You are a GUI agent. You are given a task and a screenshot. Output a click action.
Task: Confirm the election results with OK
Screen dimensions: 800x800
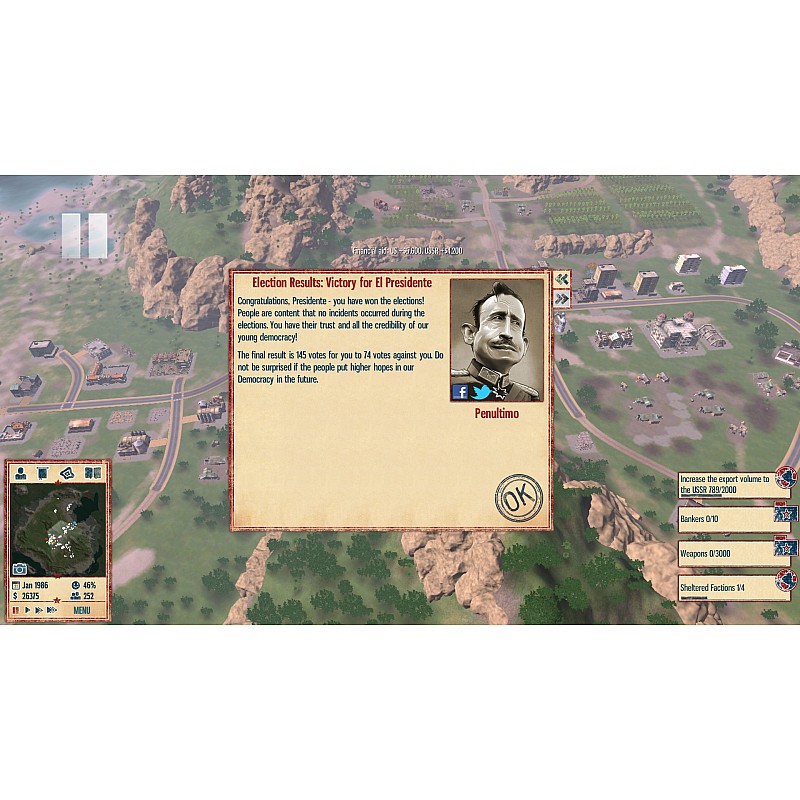[x=519, y=499]
